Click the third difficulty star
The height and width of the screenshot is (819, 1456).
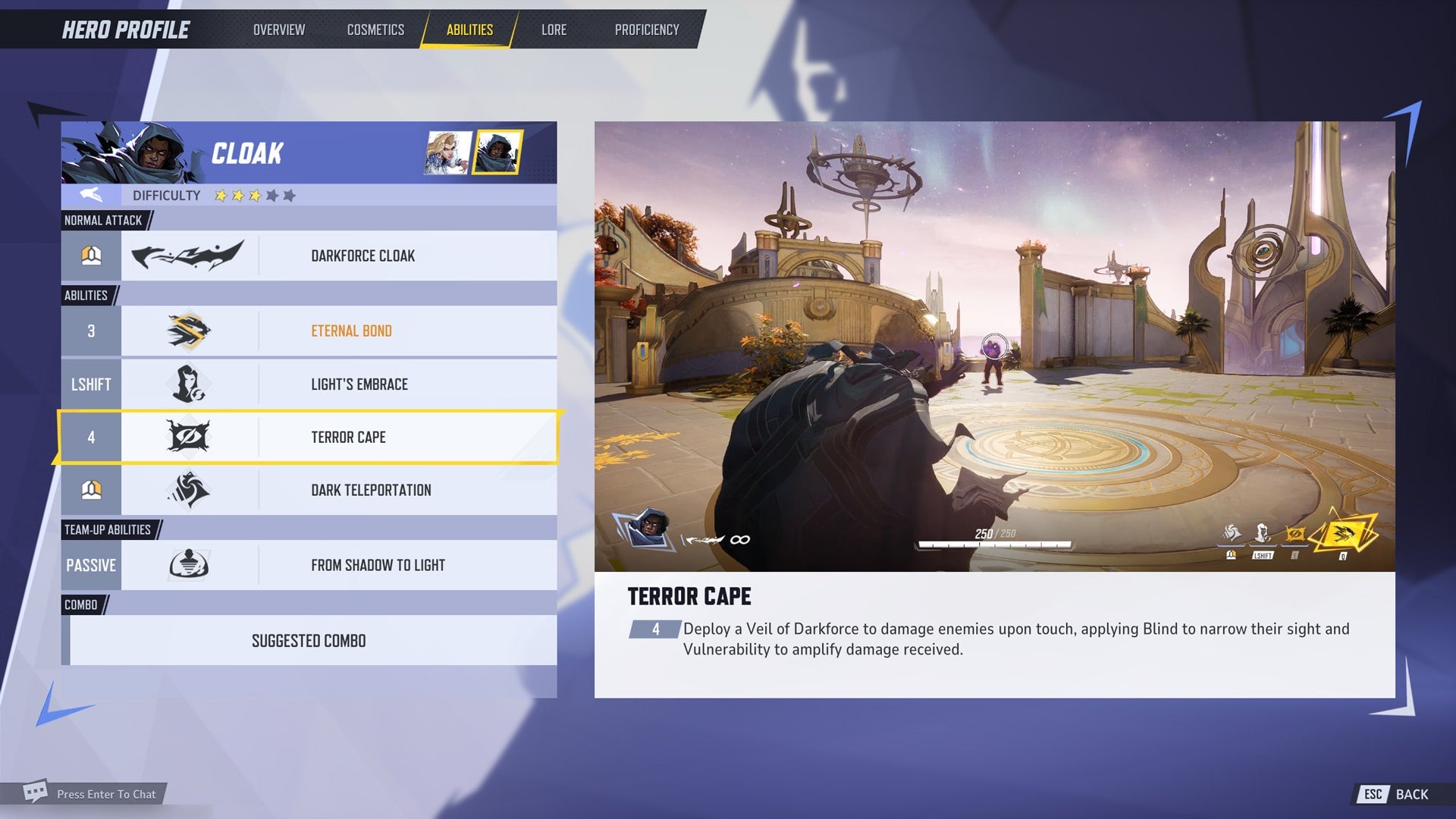pyautogui.click(x=255, y=196)
